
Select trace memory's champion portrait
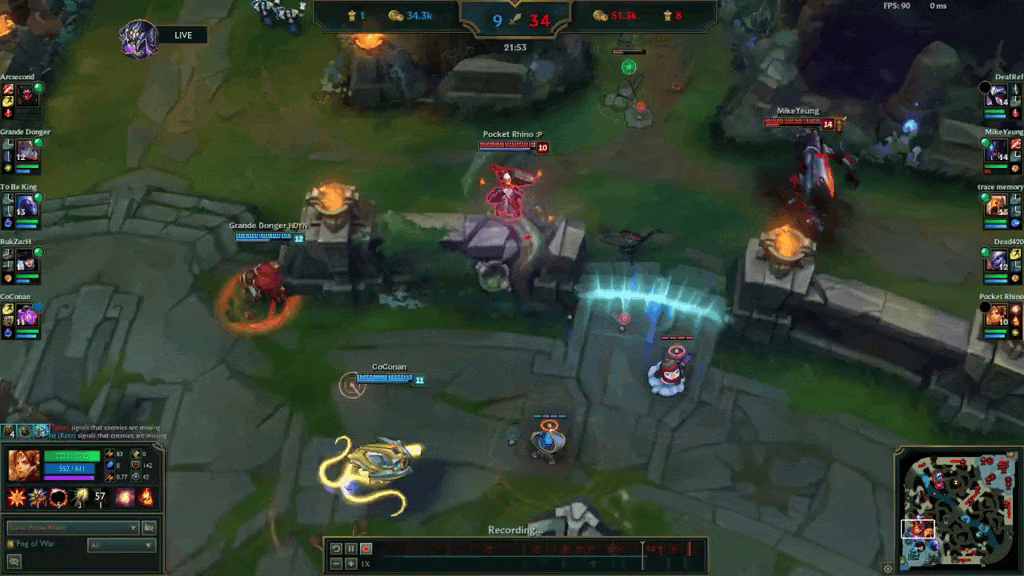point(998,206)
